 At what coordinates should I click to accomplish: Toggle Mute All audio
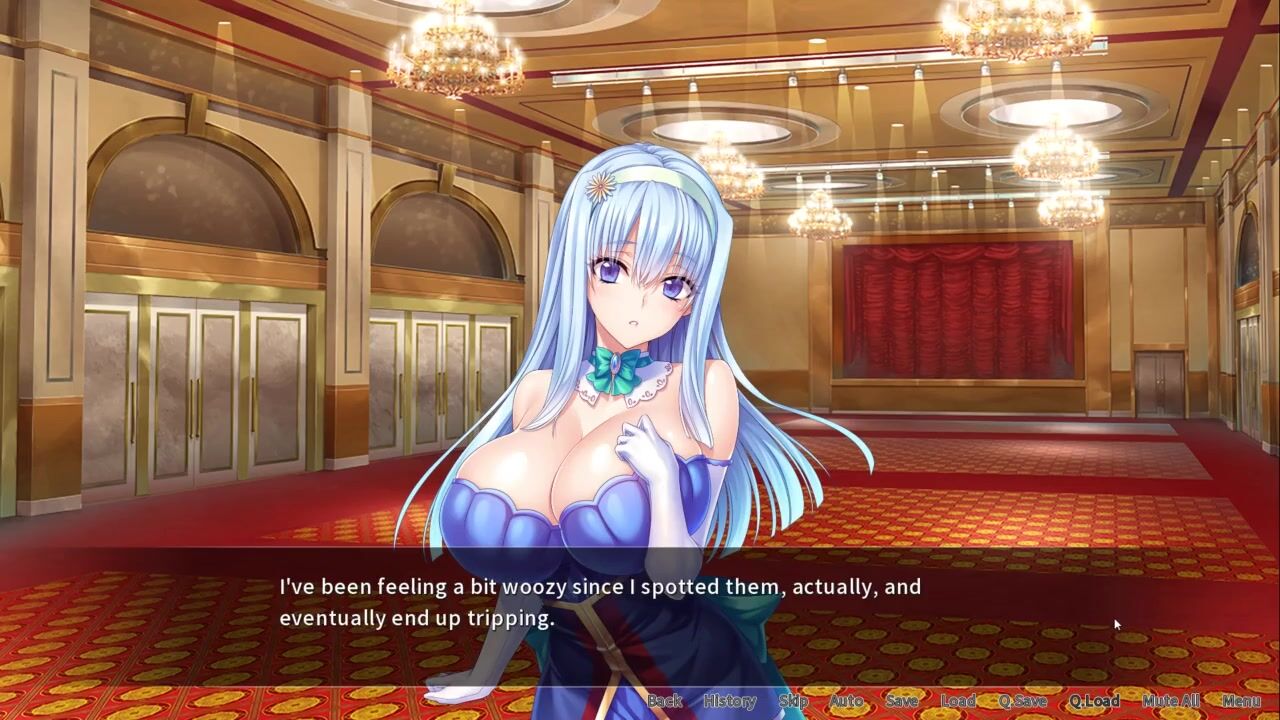pos(1170,701)
